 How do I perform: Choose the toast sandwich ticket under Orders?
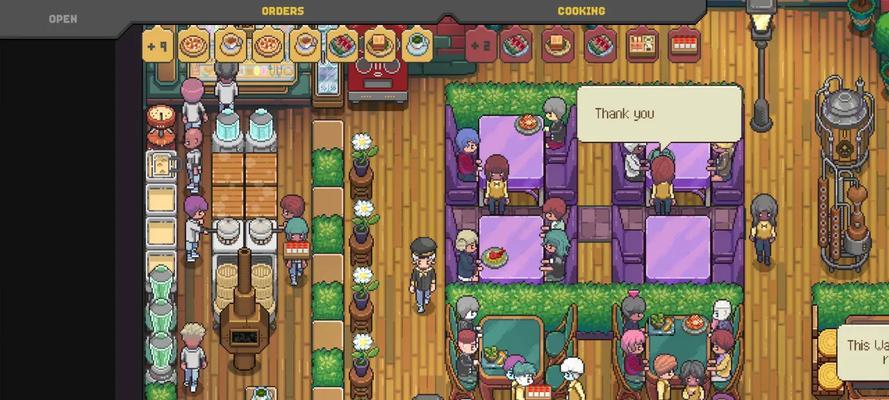379,45
